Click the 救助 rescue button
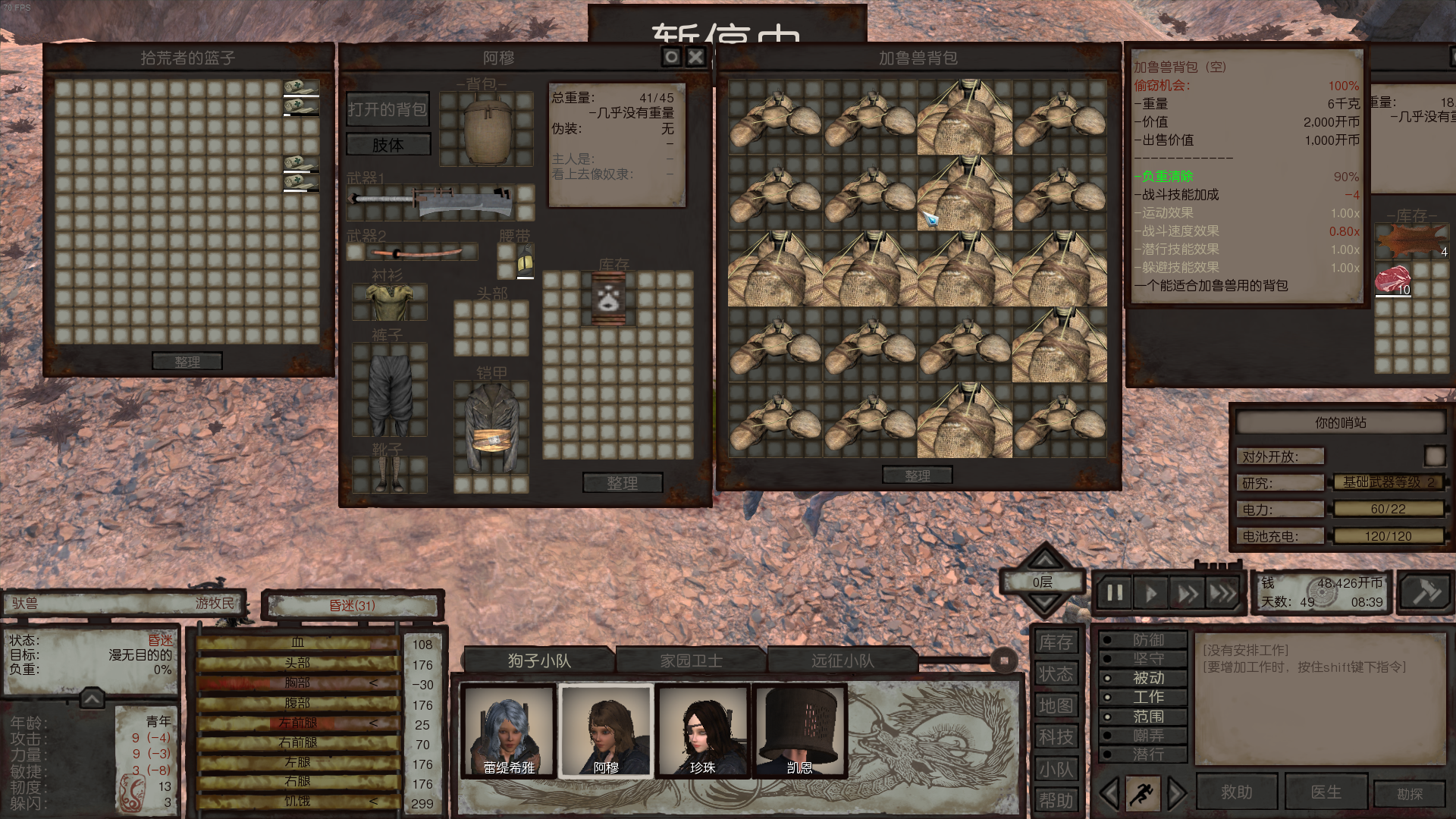1456x819 pixels. (x=1237, y=792)
